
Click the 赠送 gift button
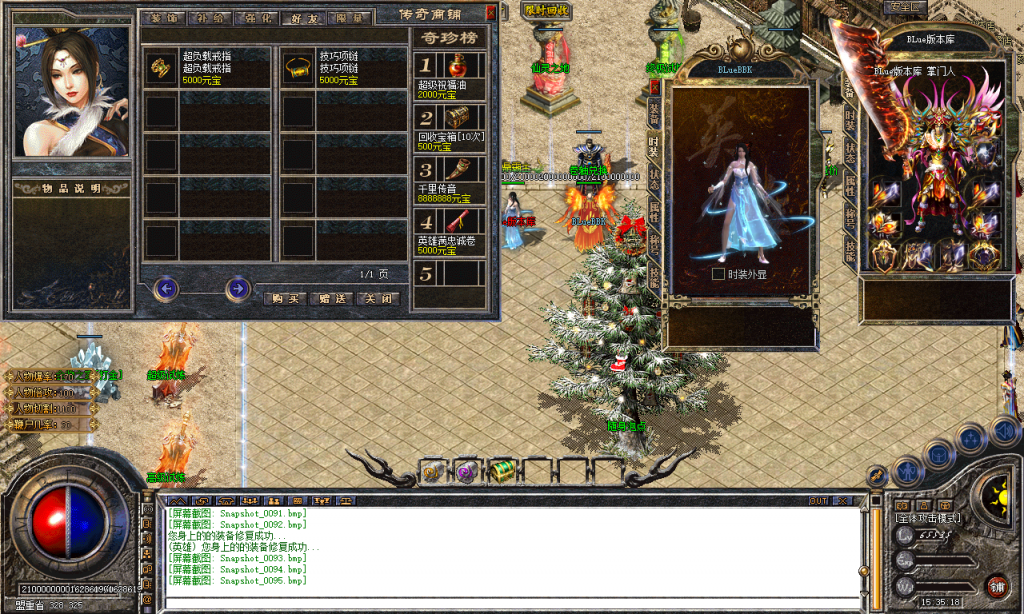click(x=333, y=298)
